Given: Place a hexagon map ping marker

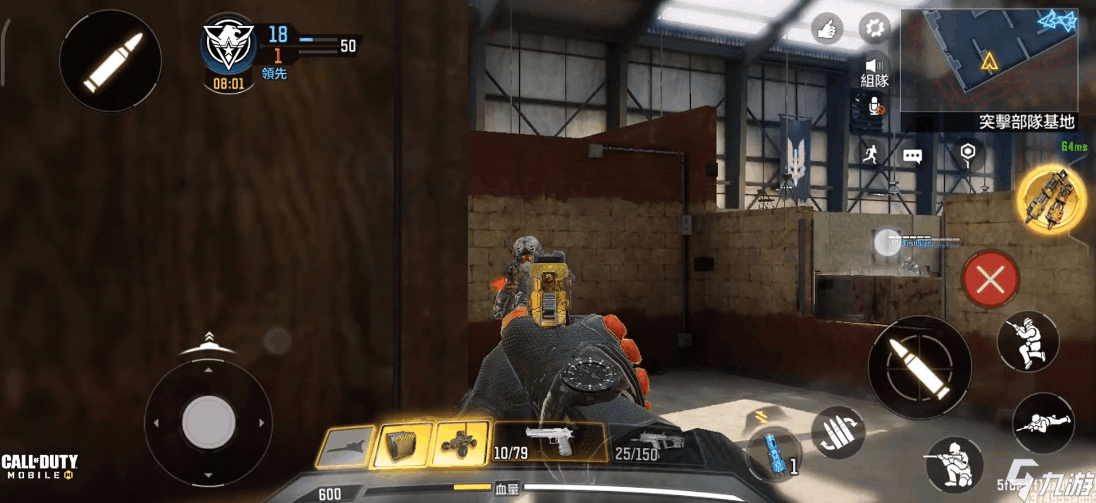Looking at the screenshot, I should coord(967,153).
